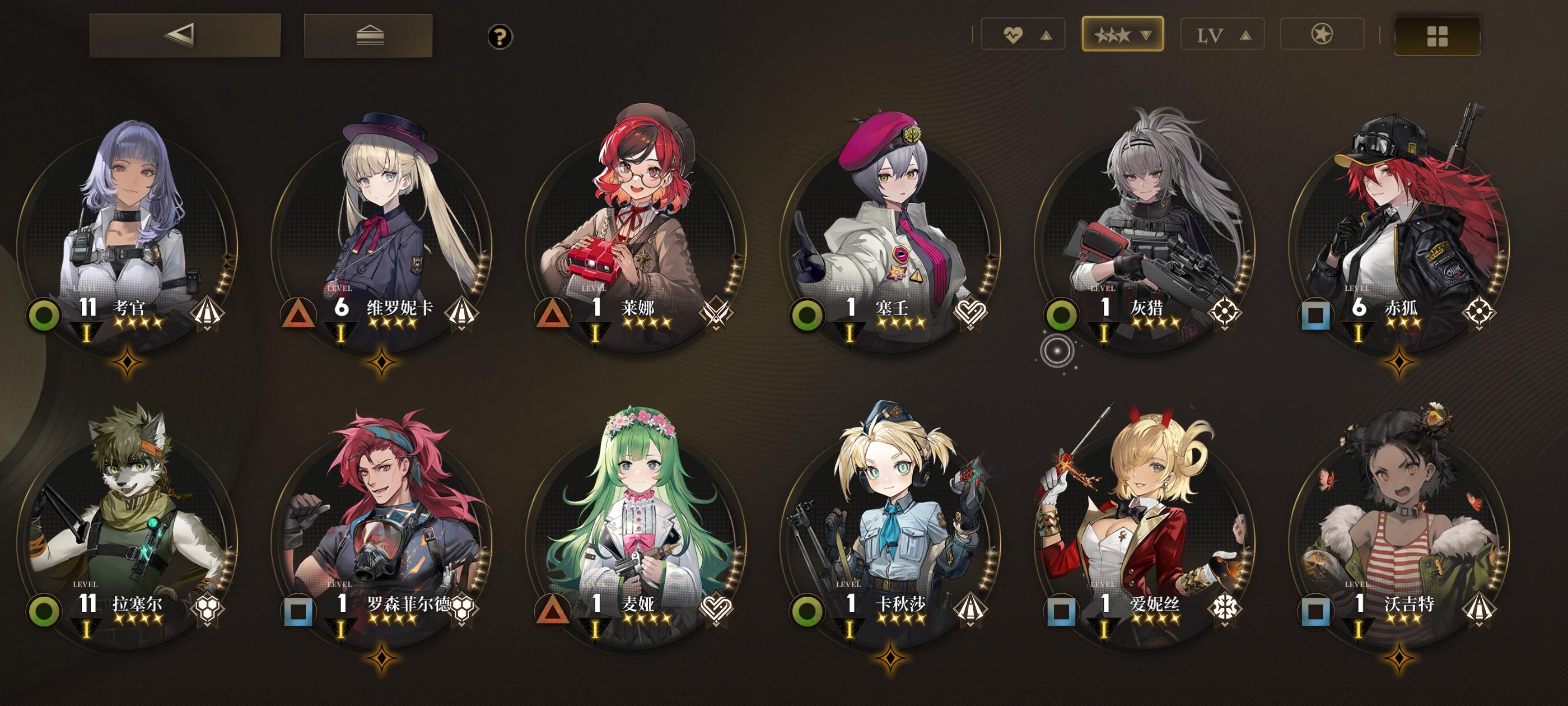Click the upward arrow on the LV sort

click(1246, 36)
